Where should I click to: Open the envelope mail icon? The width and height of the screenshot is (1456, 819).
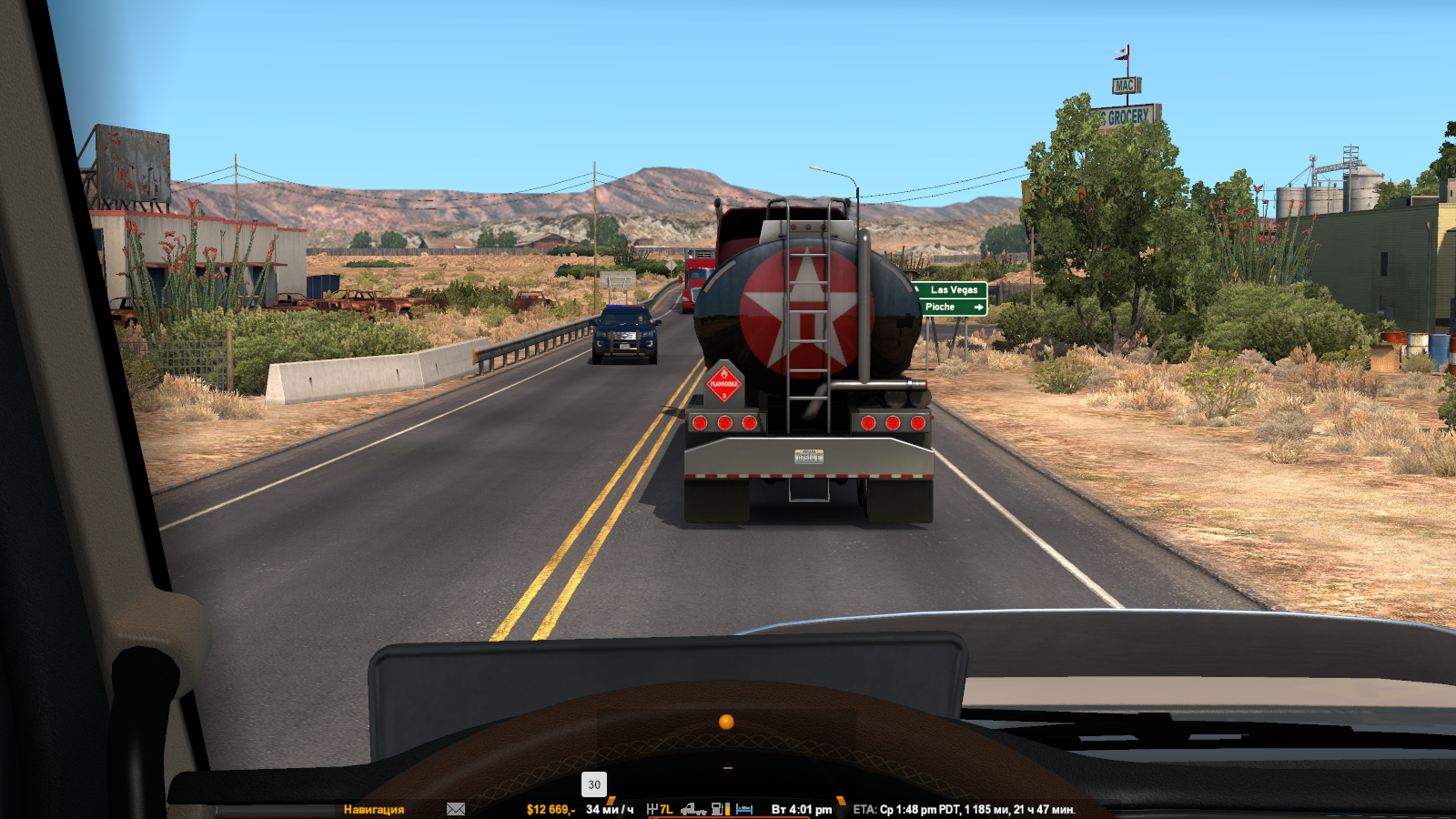pos(456,809)
